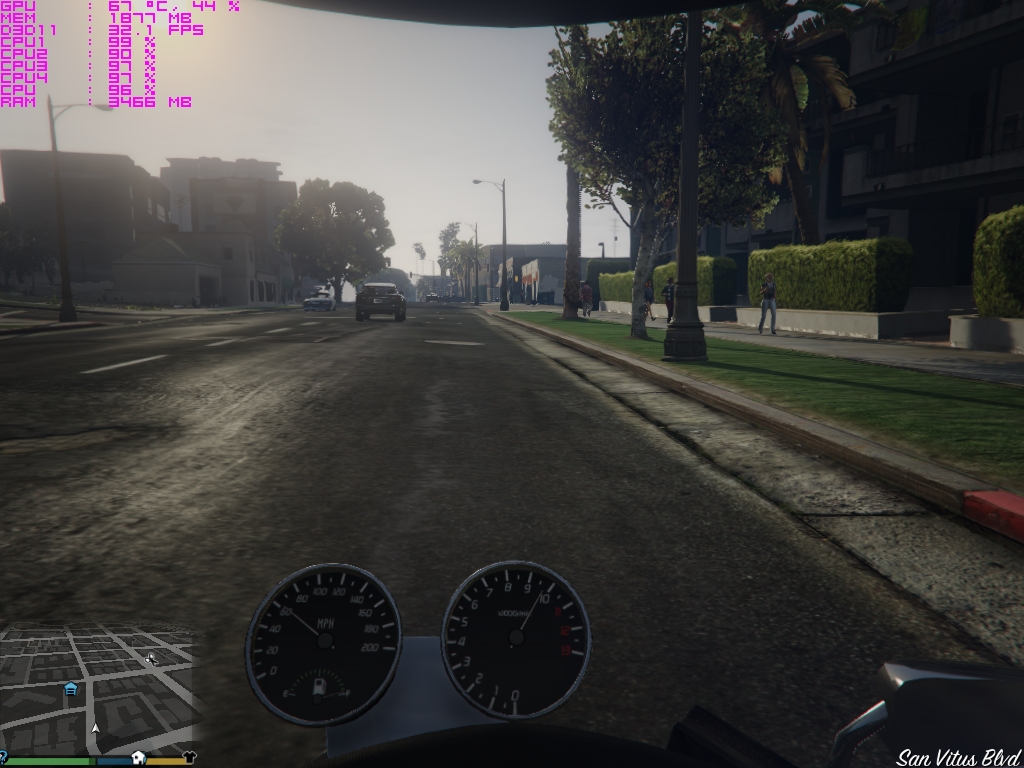The height and width of the screenshot is (768, 1024).
Task: Select the blue question mark blip
Action: (4, 757)
